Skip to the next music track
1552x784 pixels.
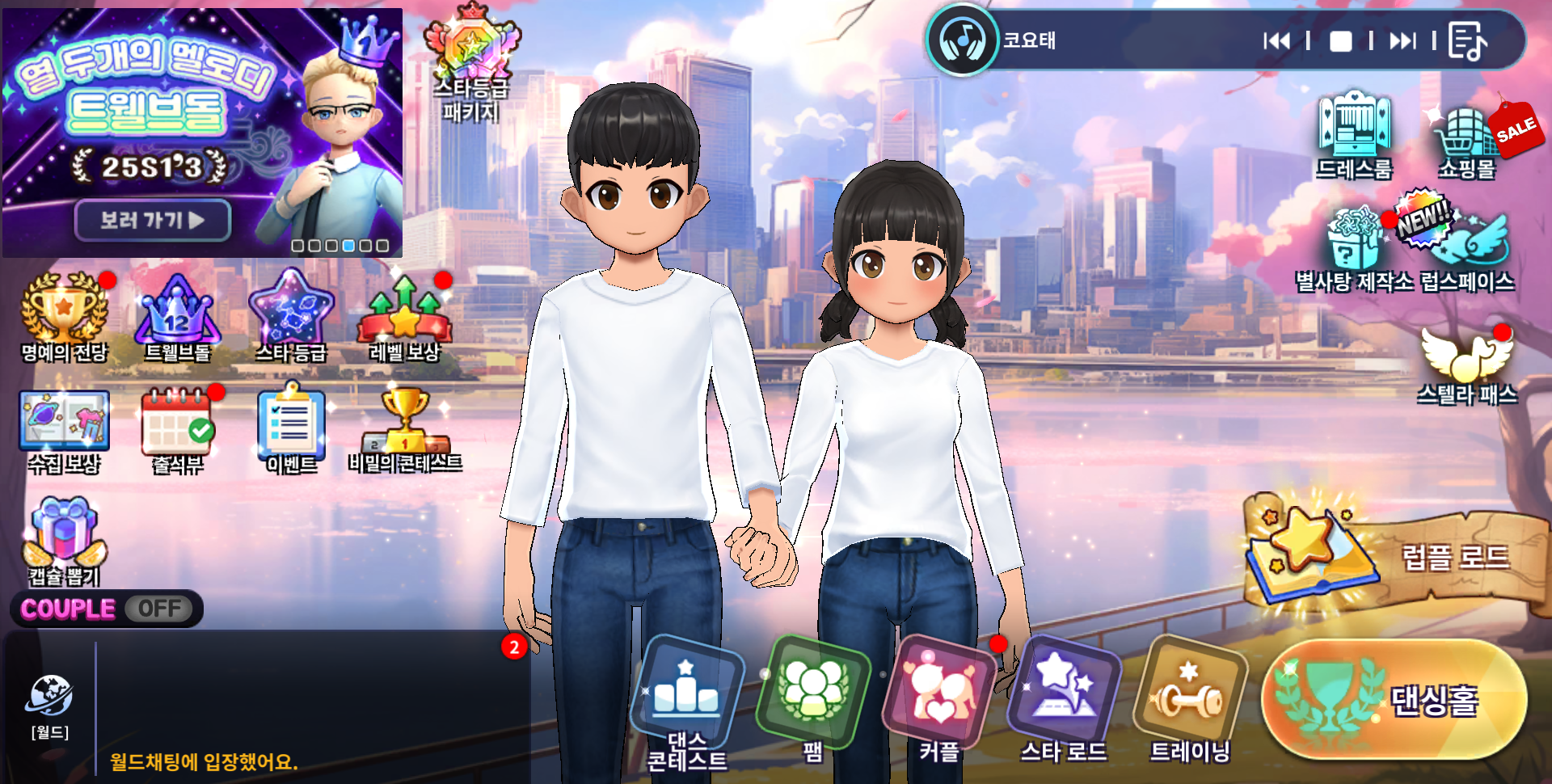[1402, 40]
